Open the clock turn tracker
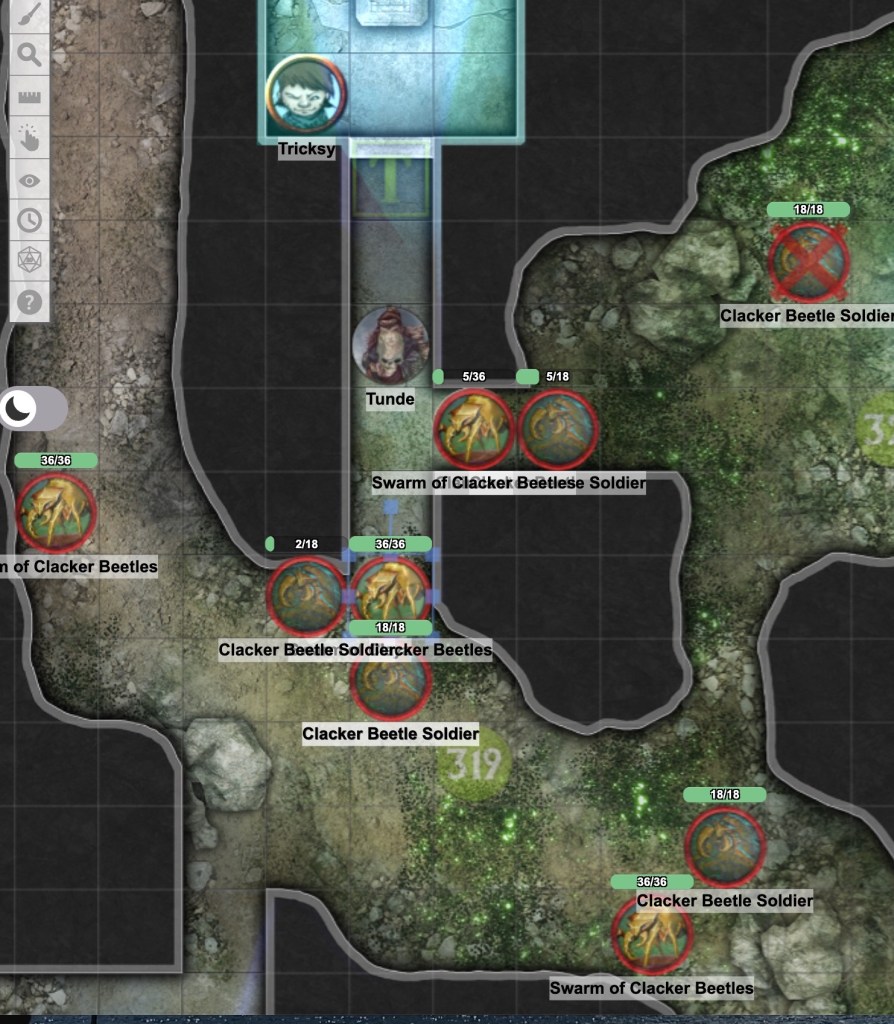The width and height of the screenshot is (894, 1024). tap(30, 220)
